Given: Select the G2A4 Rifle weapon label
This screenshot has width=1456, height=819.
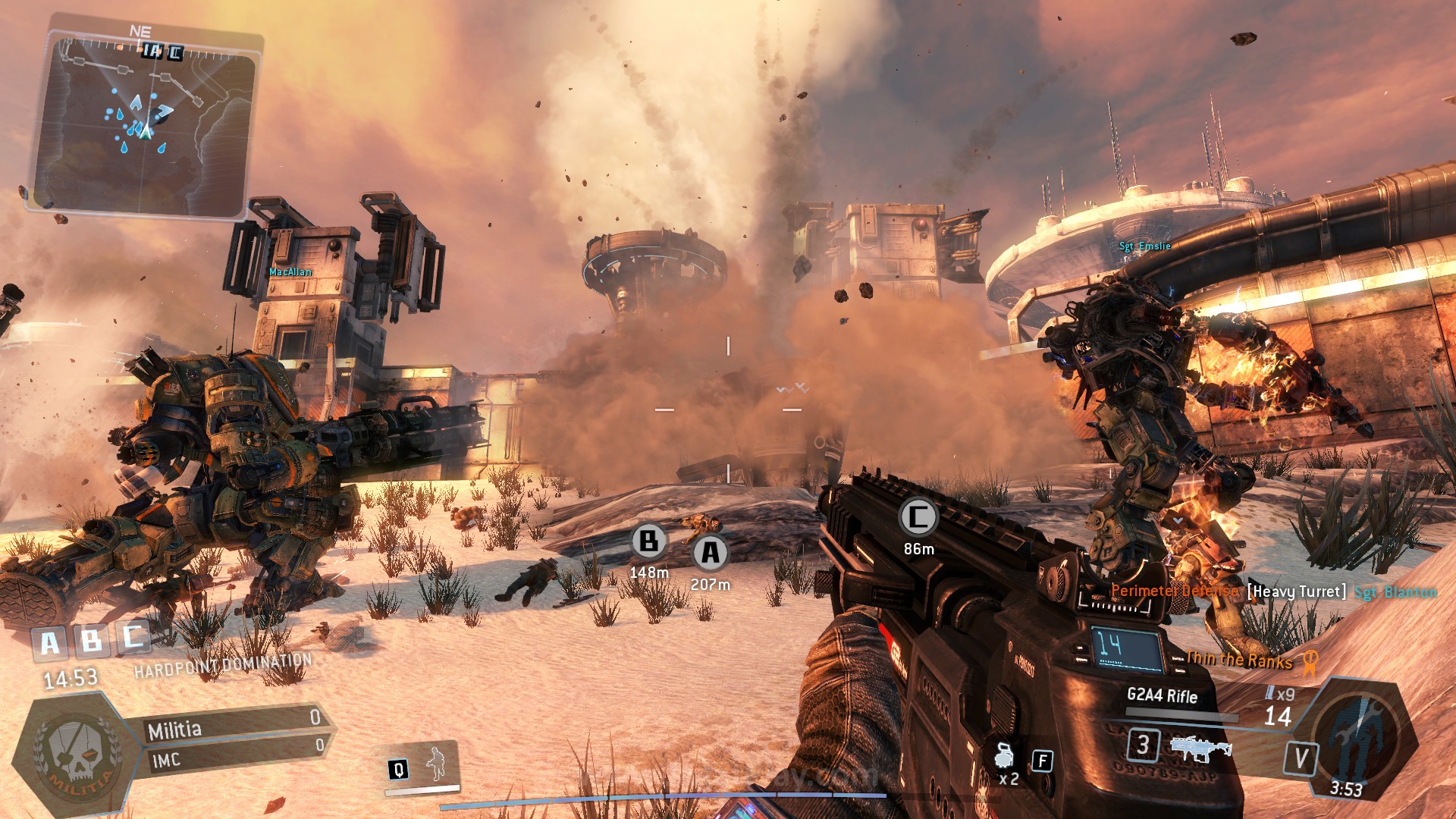Looking at the screenshot, I should point(1162,695).
